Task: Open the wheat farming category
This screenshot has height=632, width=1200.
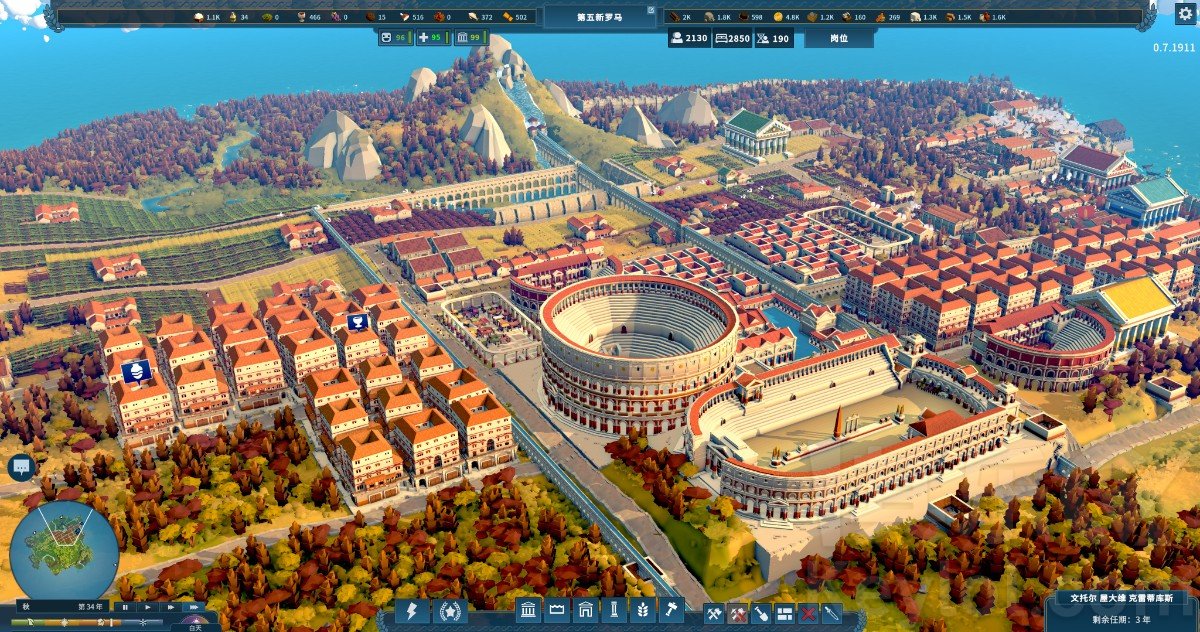Action: pyautogui.click(x=642, y=610)
